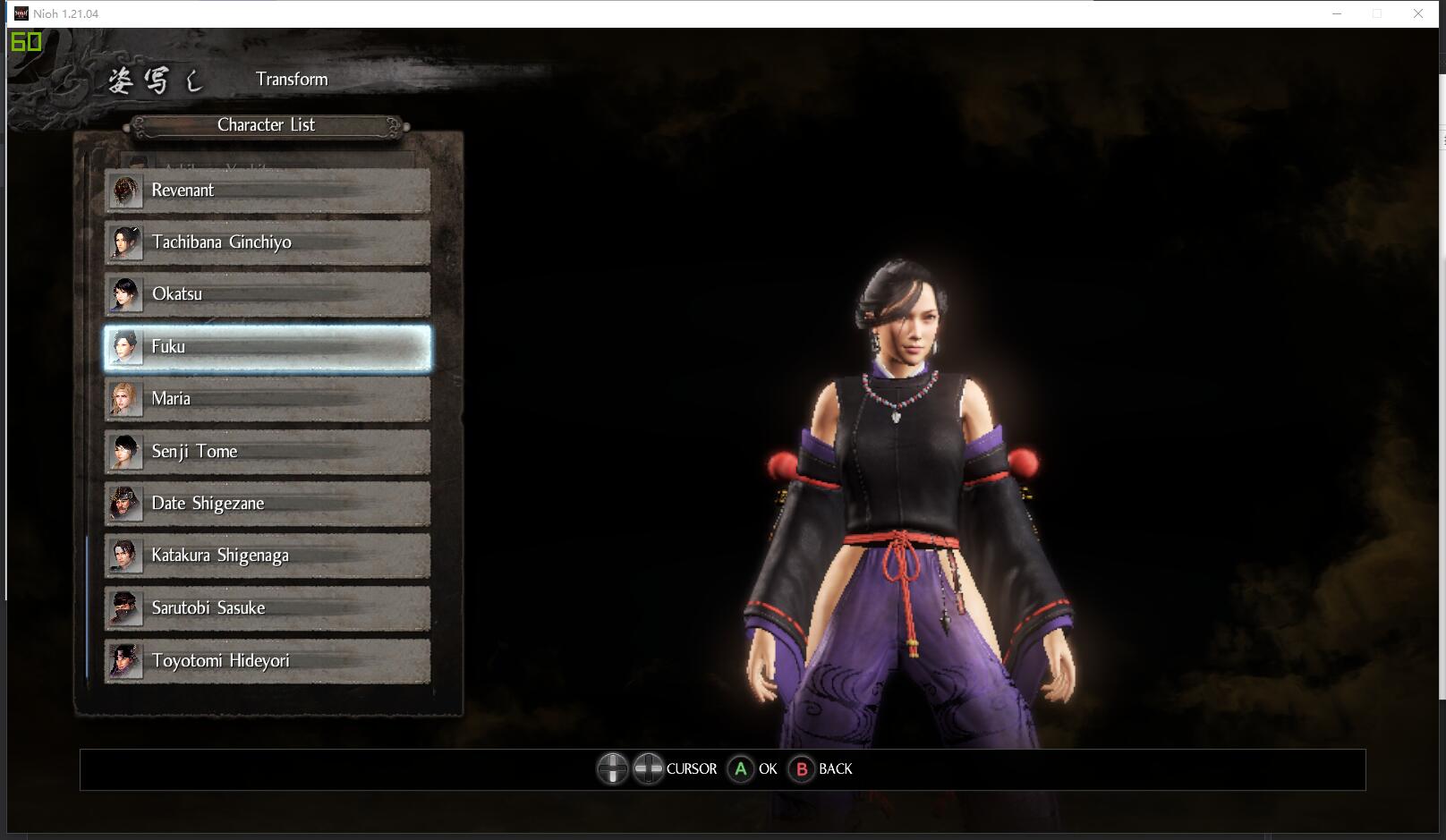
Task: Select Senji Tome from the list
Action: [267, 452]
